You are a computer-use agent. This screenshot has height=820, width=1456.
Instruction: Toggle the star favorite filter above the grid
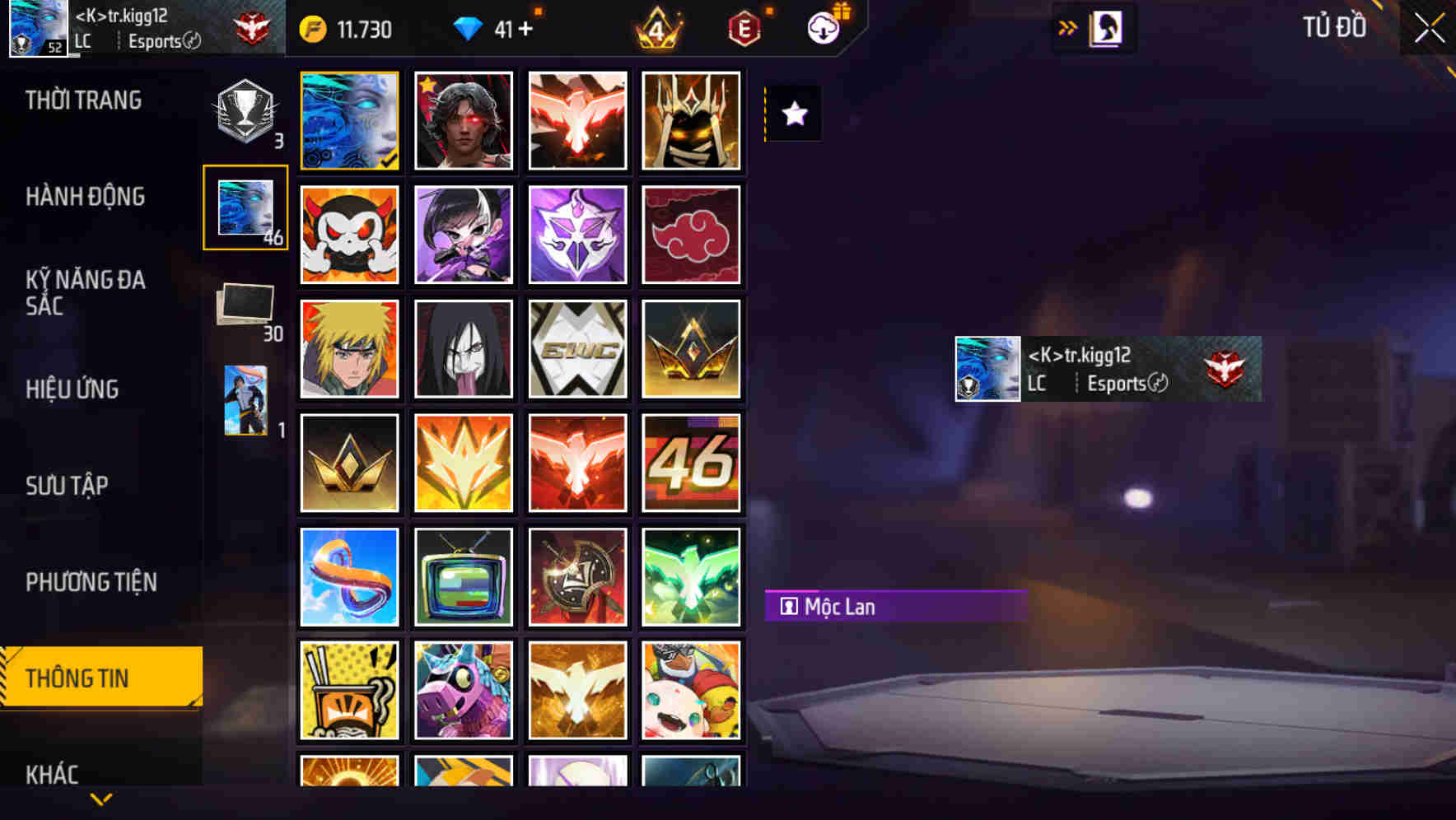(x=793, y=114)
